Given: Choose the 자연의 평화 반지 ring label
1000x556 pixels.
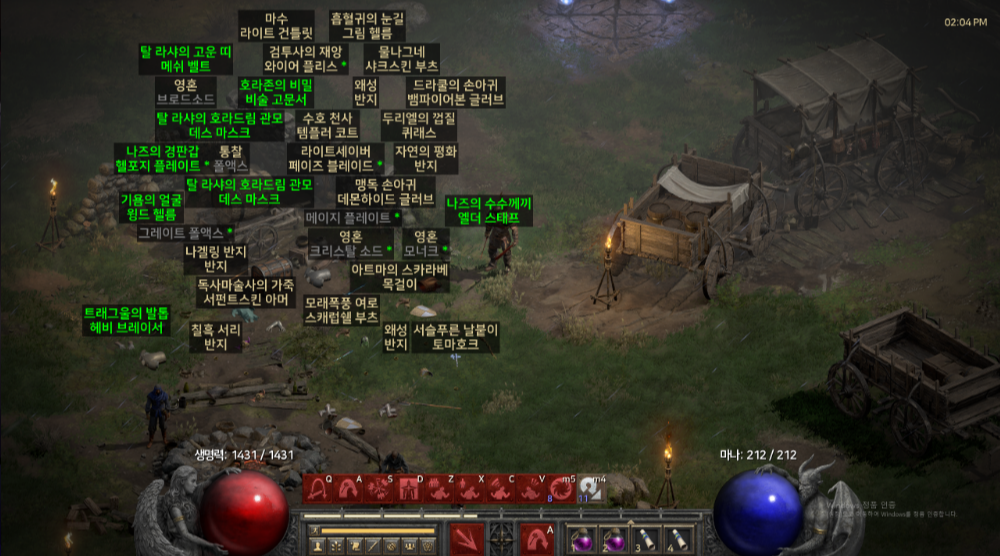Looking at the screenshot, I should point(426,158).
